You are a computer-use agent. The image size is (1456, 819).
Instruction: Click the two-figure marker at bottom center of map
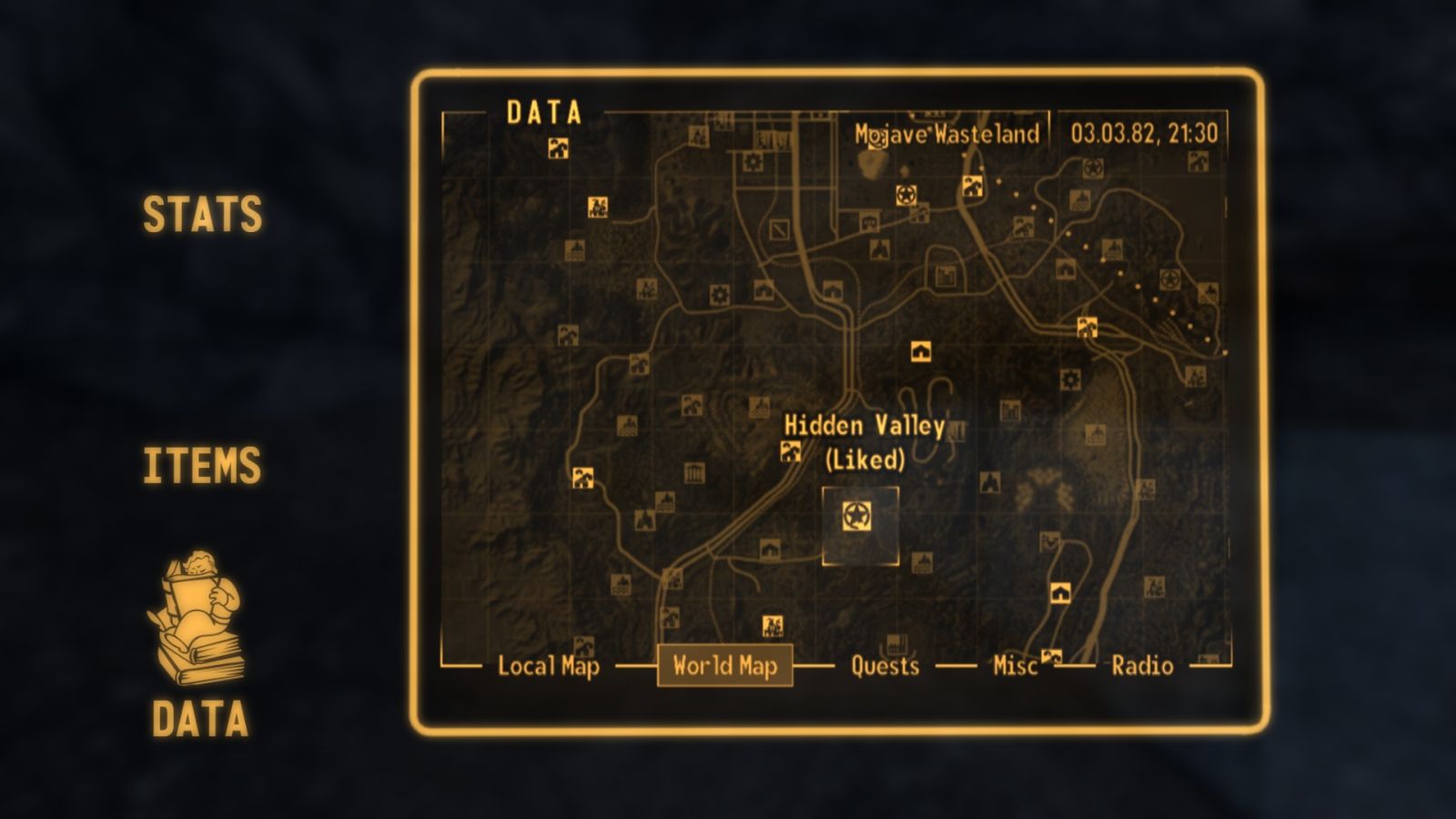[772, 626]
